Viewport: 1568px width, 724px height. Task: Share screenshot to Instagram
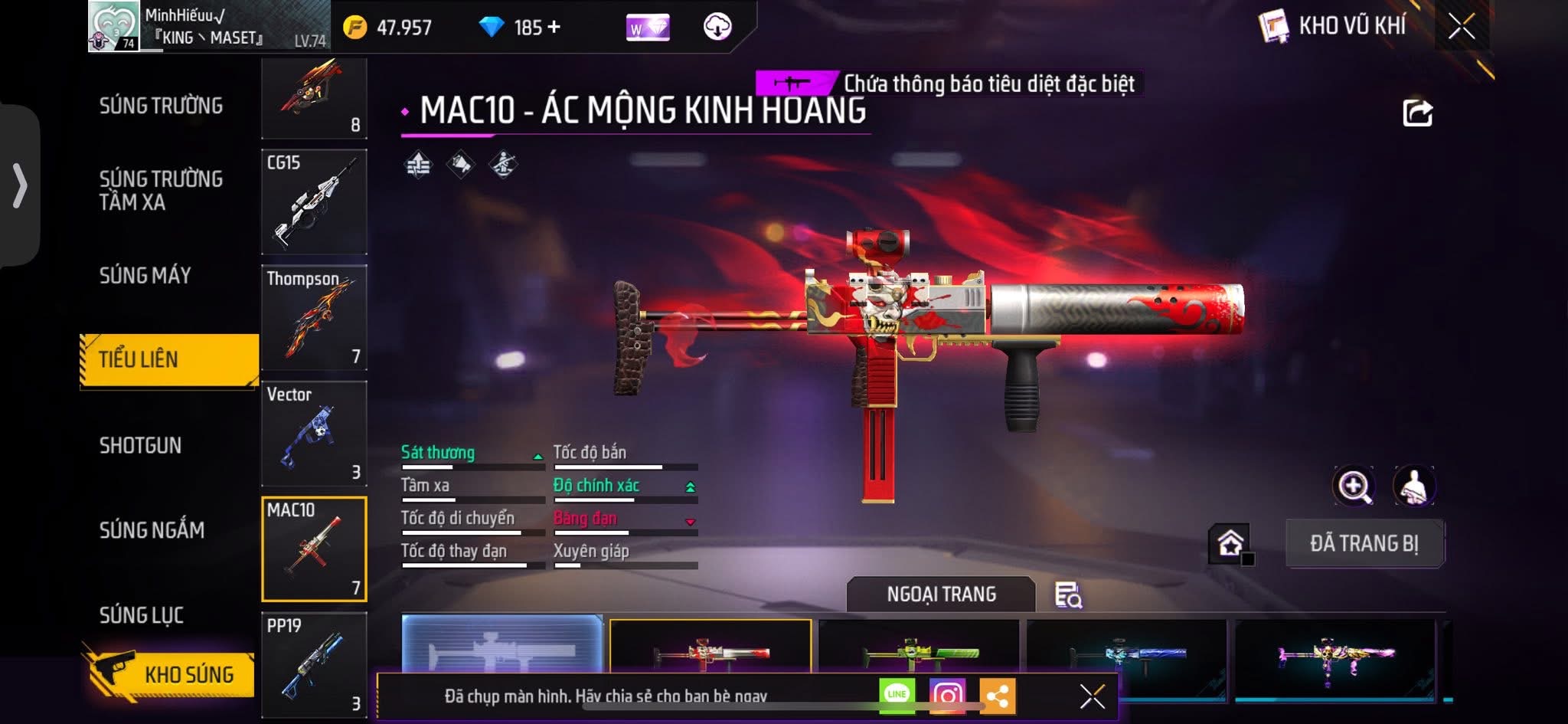point(947,695)
